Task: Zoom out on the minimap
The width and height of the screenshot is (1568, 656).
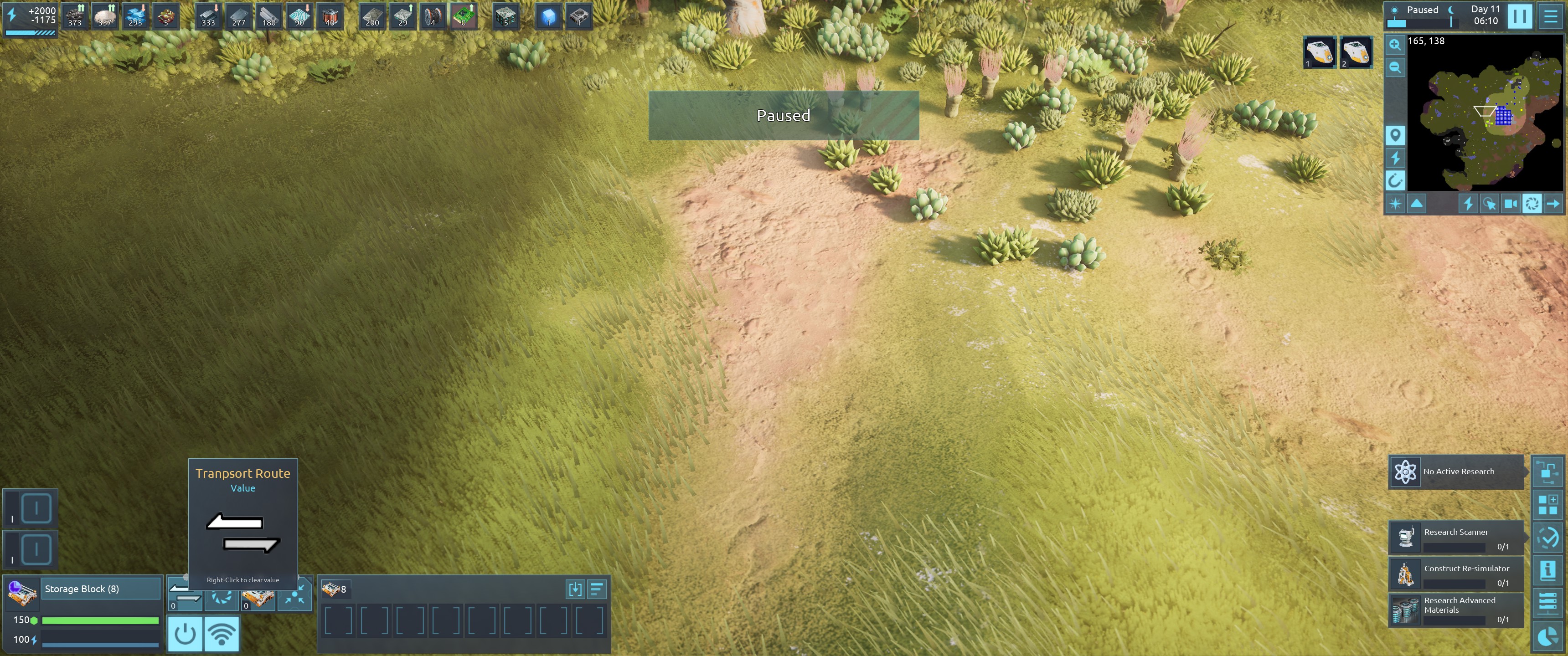Action: pos(1394,67)
